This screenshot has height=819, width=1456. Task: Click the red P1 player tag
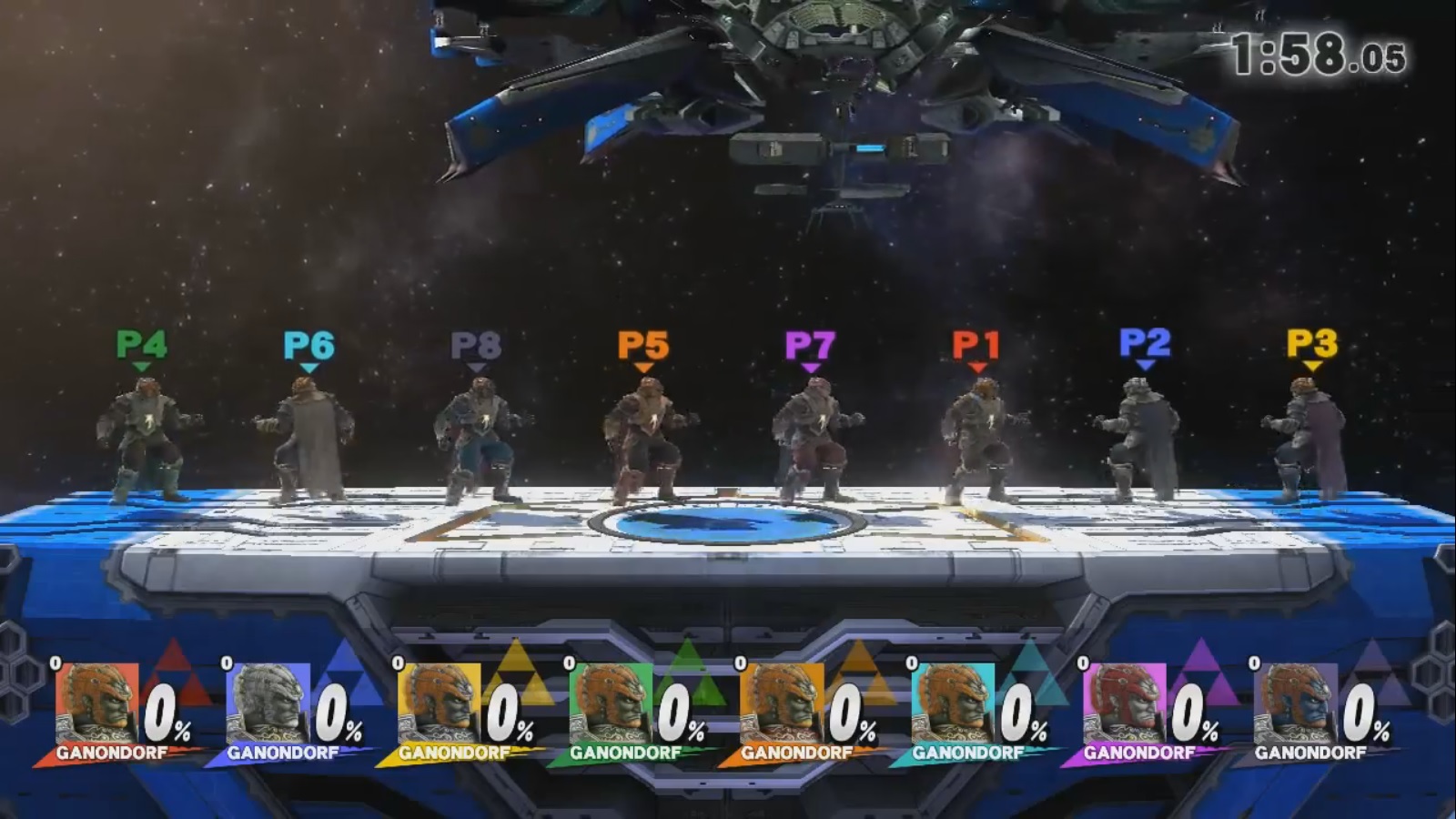[x=976, y=345]
